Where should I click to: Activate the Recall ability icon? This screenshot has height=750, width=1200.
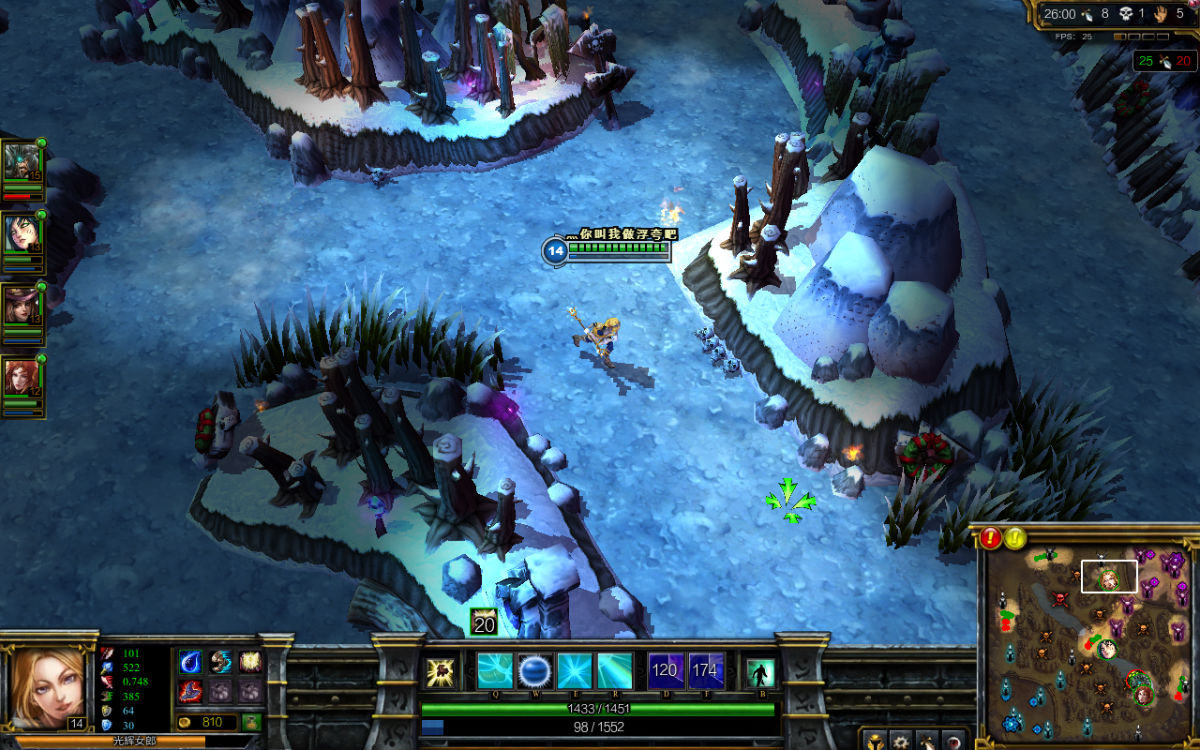(760, 672)
